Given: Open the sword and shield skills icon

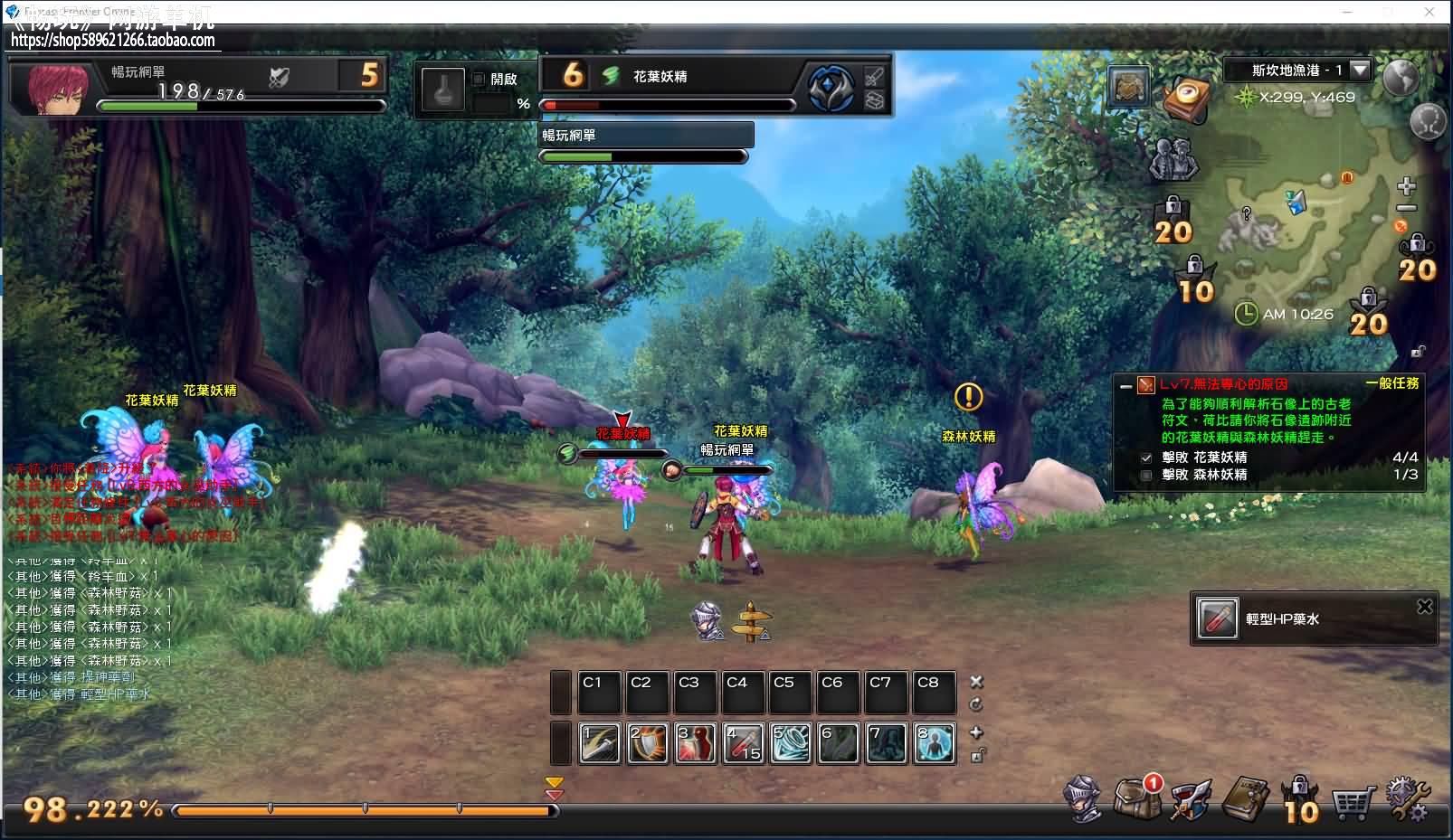Looking at the screenshot, I should 1190,800.
